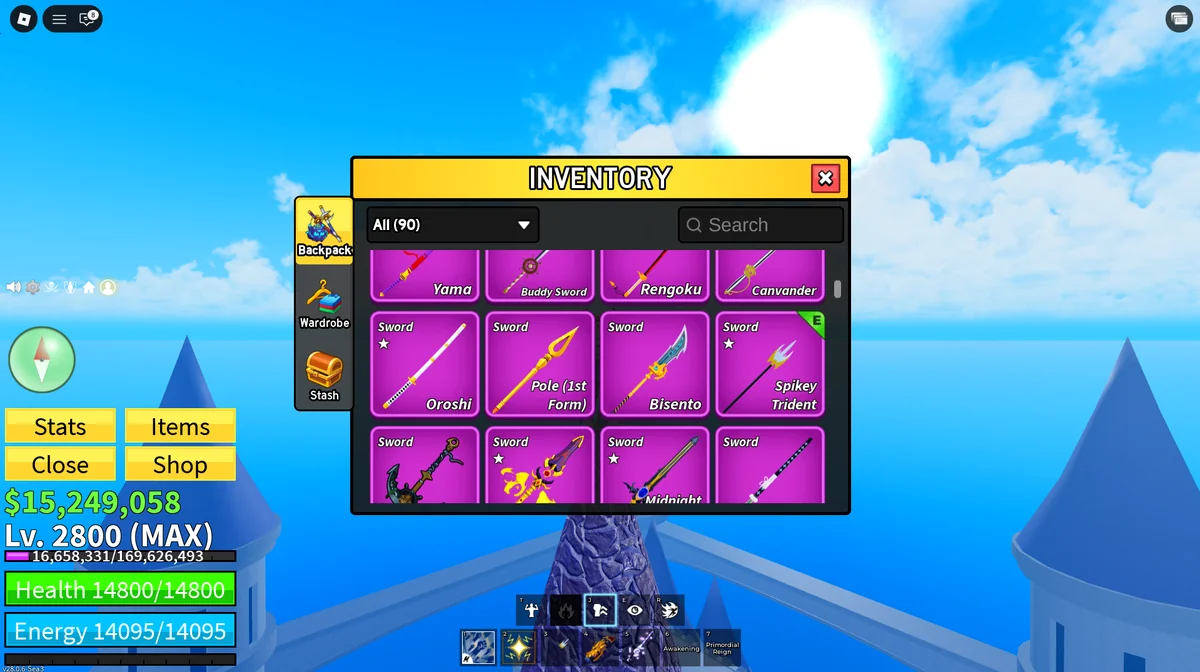Activate the Awakening hotbar slot

pos(681,647)
